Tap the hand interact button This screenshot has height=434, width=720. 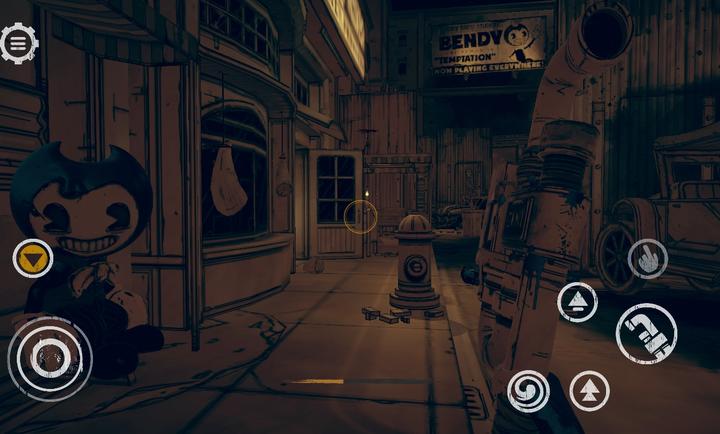[x=647, y=260]
